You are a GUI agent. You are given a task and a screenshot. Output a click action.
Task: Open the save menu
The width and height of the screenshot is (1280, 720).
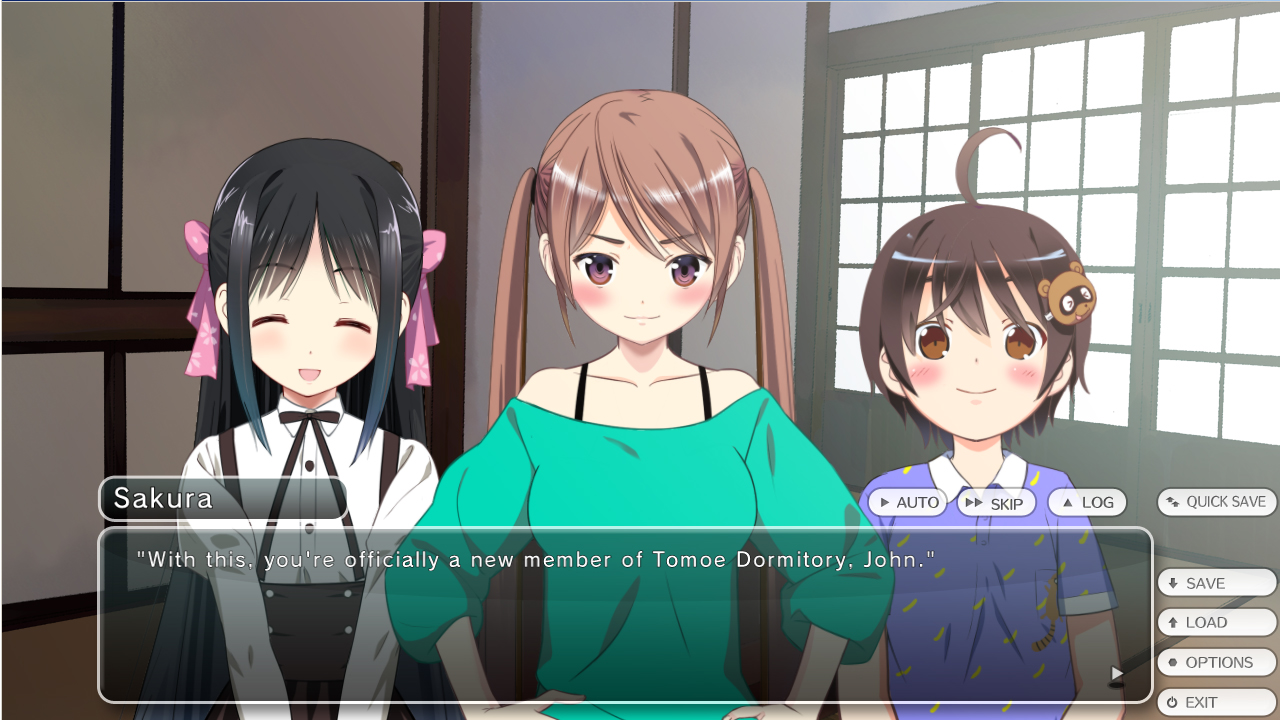[x=1216, y=582]
